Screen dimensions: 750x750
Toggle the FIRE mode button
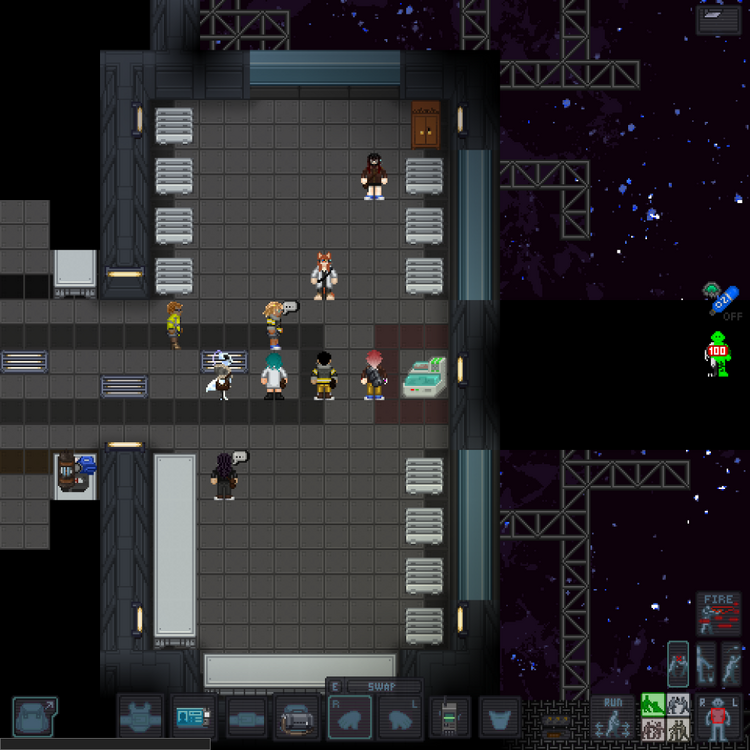(718, 614)
